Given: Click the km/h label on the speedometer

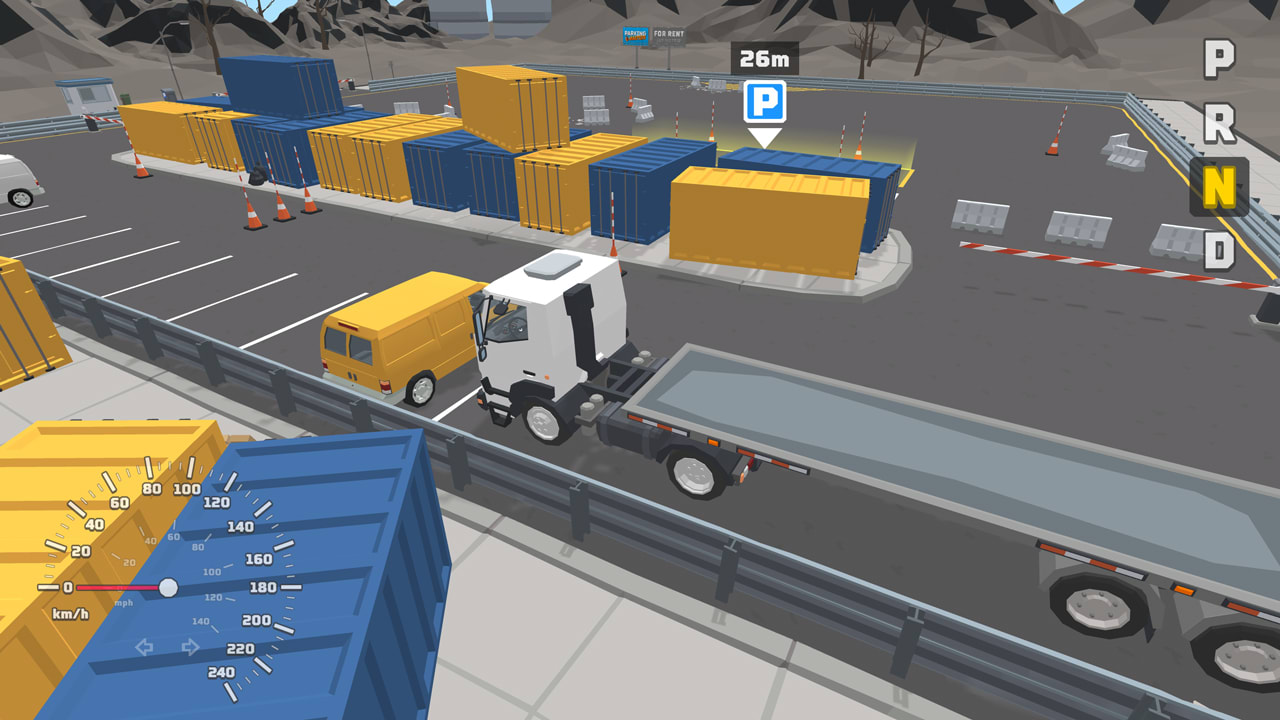Looking at the screenshot, I should click(x=70, y=615).
